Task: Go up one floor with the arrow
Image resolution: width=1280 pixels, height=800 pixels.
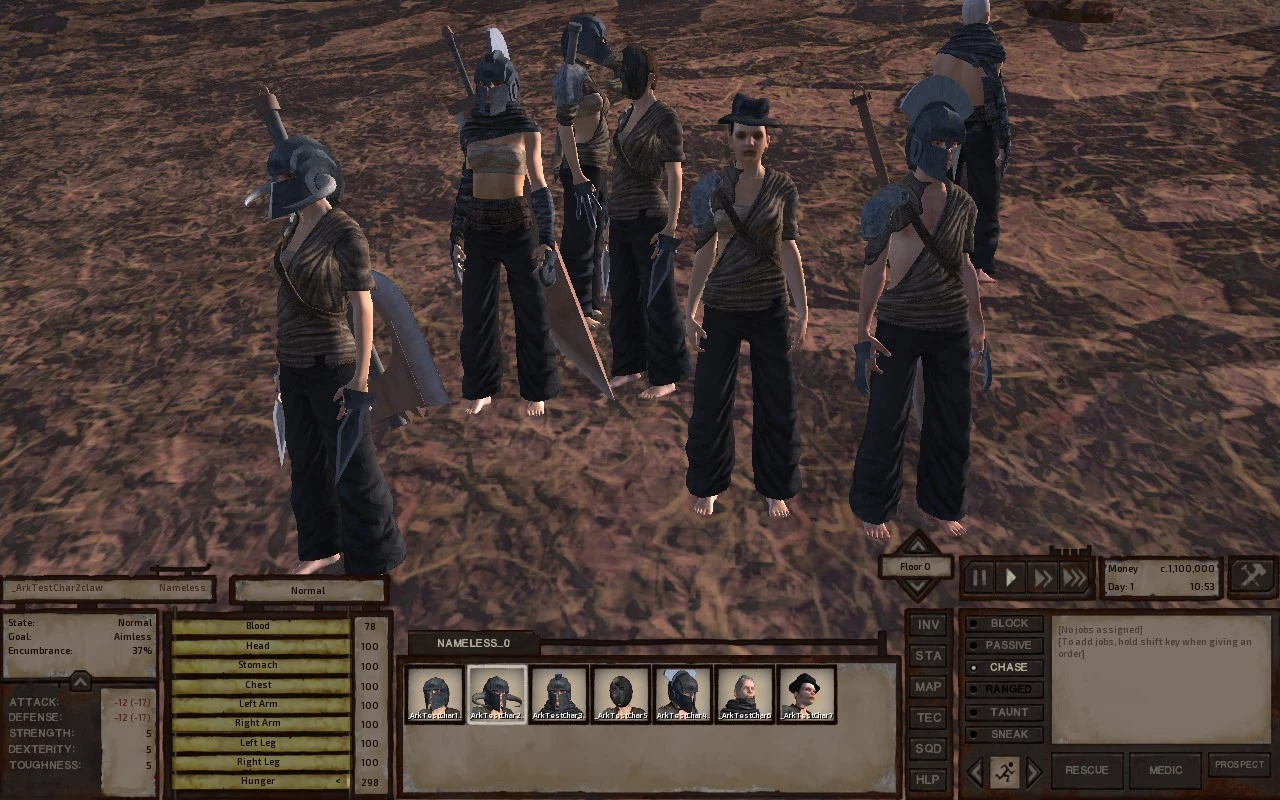Action: pyautogui.click(x=916, y=545)
